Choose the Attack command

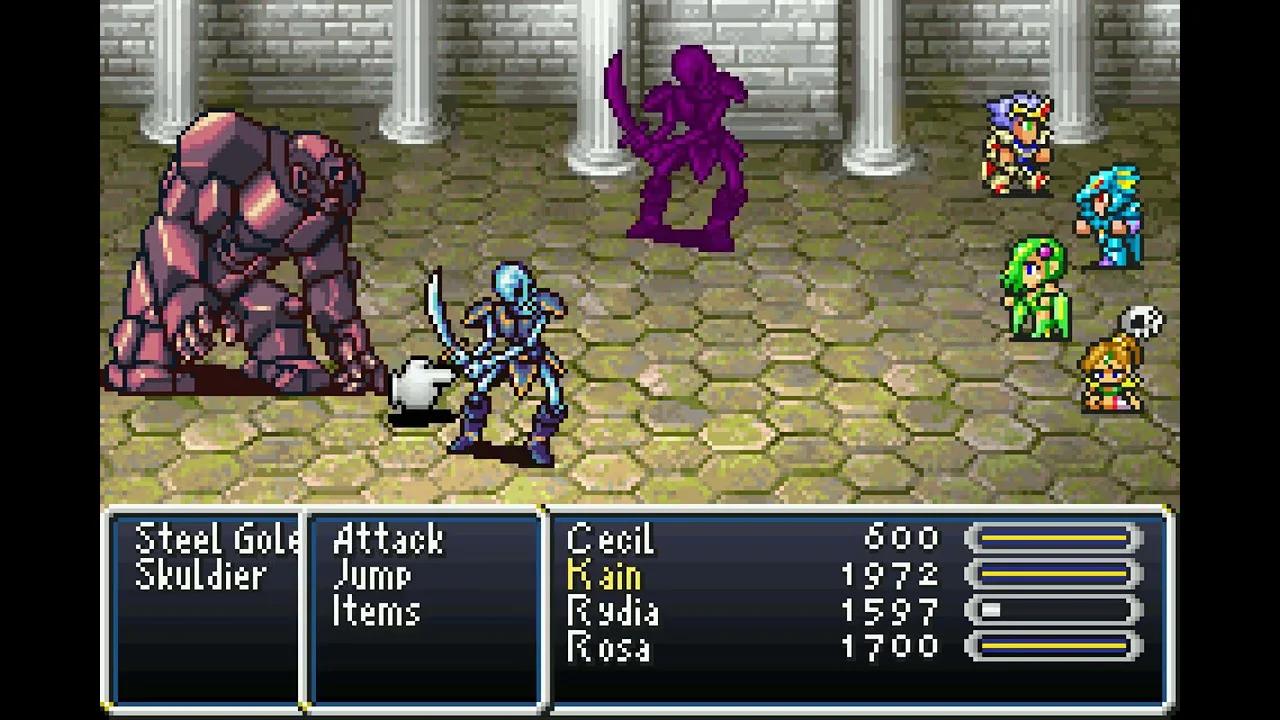(390, 540)
